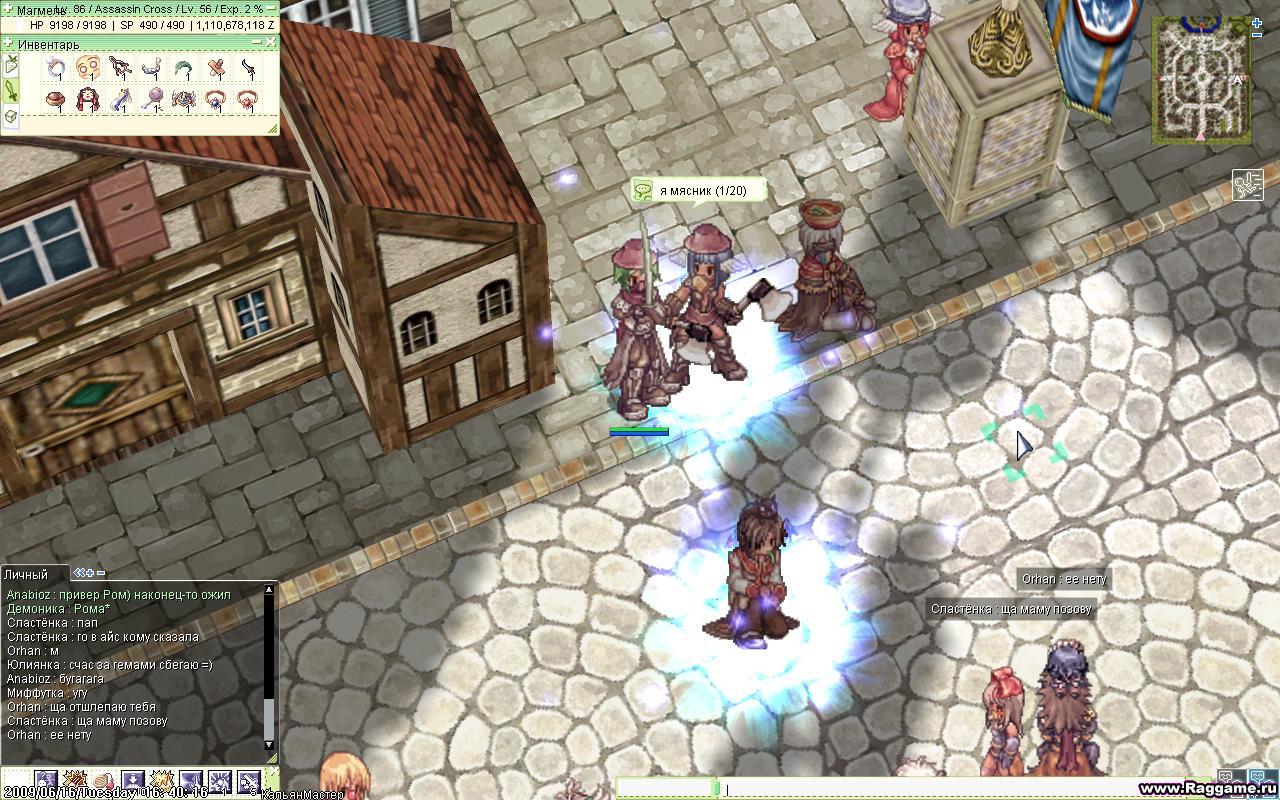Select the black dagger item slot
1280x800 pixels.
(x=247, y=68)
